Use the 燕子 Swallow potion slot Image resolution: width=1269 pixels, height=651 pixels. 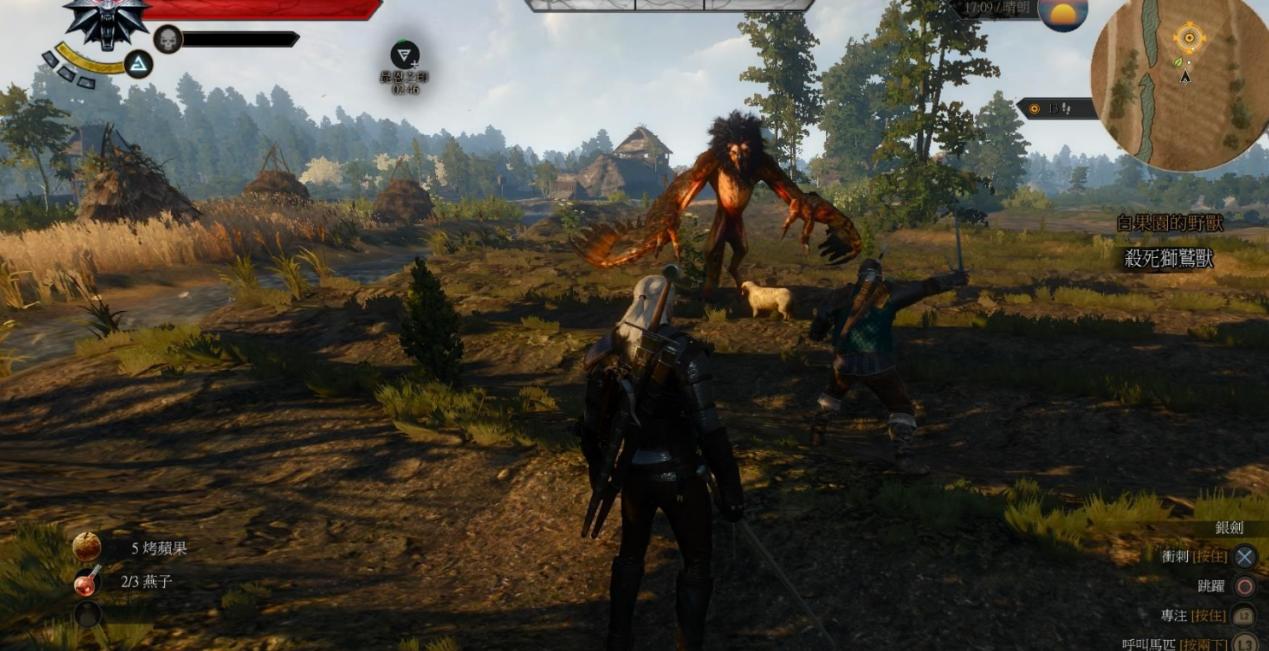pyautogui.click(x=87, y=582)
